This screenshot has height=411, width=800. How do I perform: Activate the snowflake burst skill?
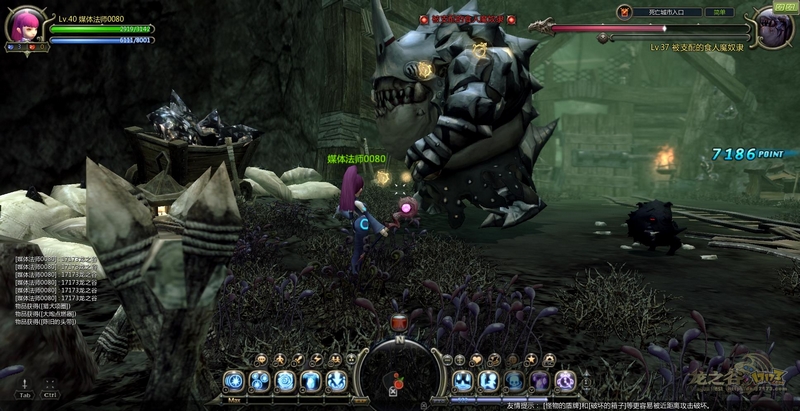(234, 381)
